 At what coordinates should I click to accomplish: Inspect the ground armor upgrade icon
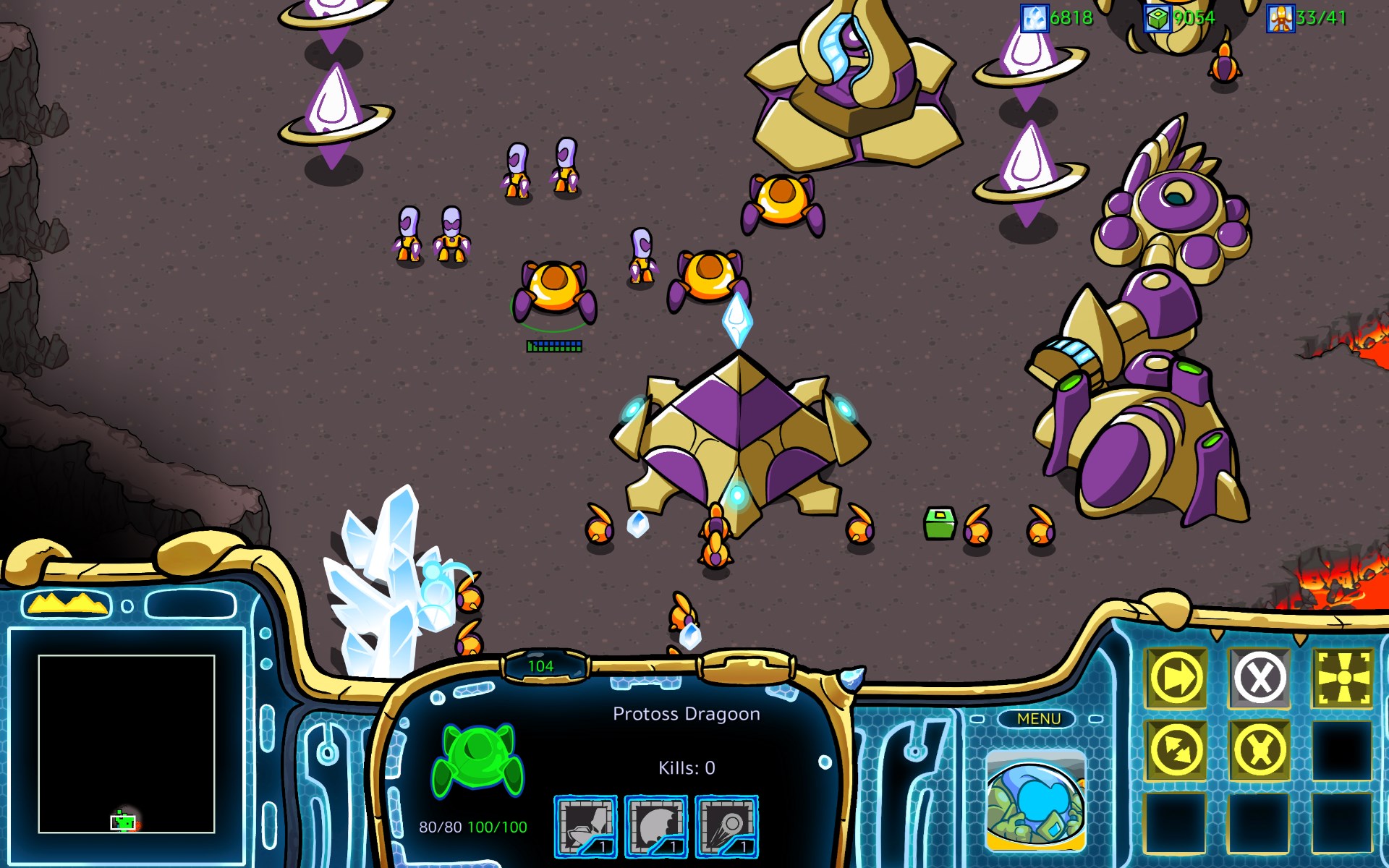585,827
